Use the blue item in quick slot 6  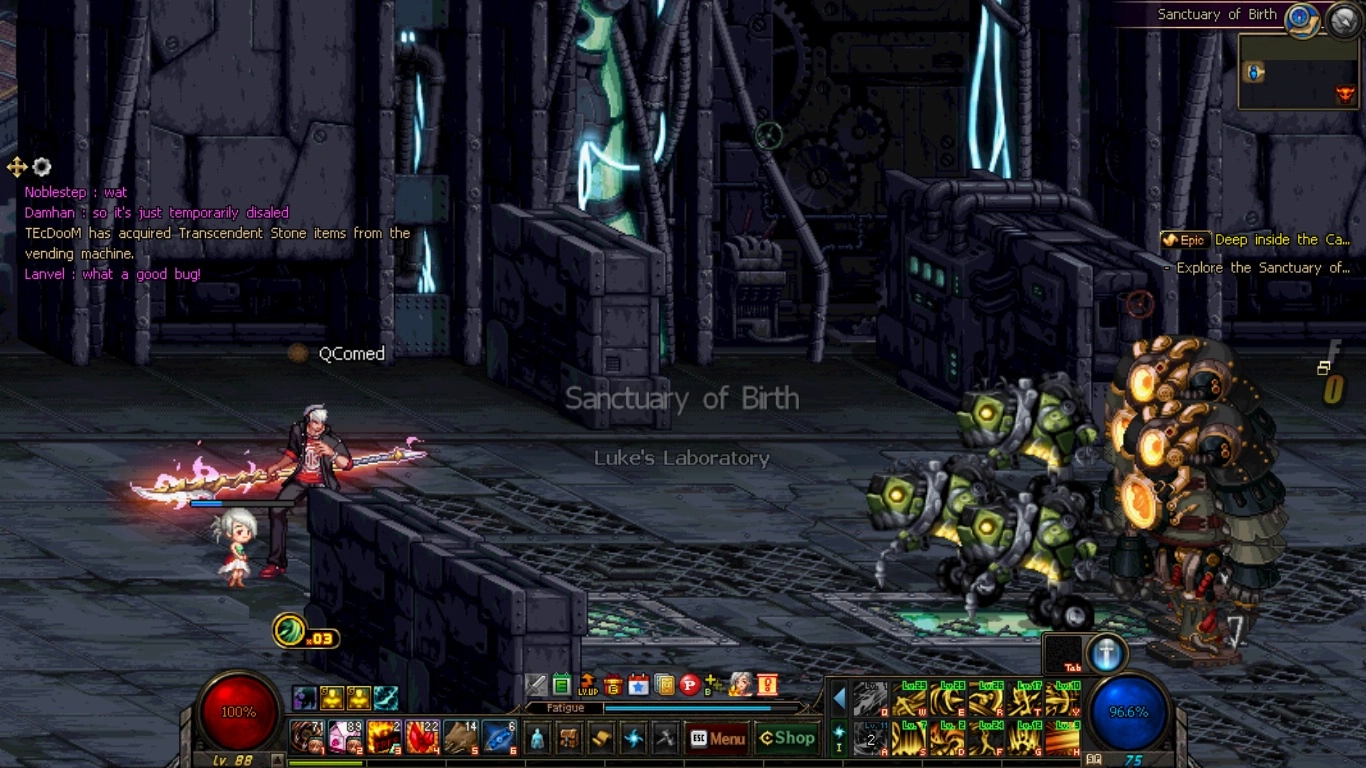tap(499, 738)
